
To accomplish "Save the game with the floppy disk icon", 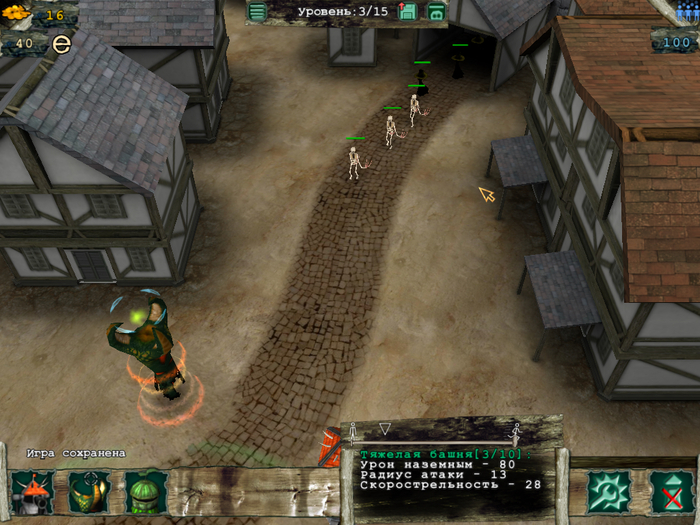I will [x=408, y=12].
